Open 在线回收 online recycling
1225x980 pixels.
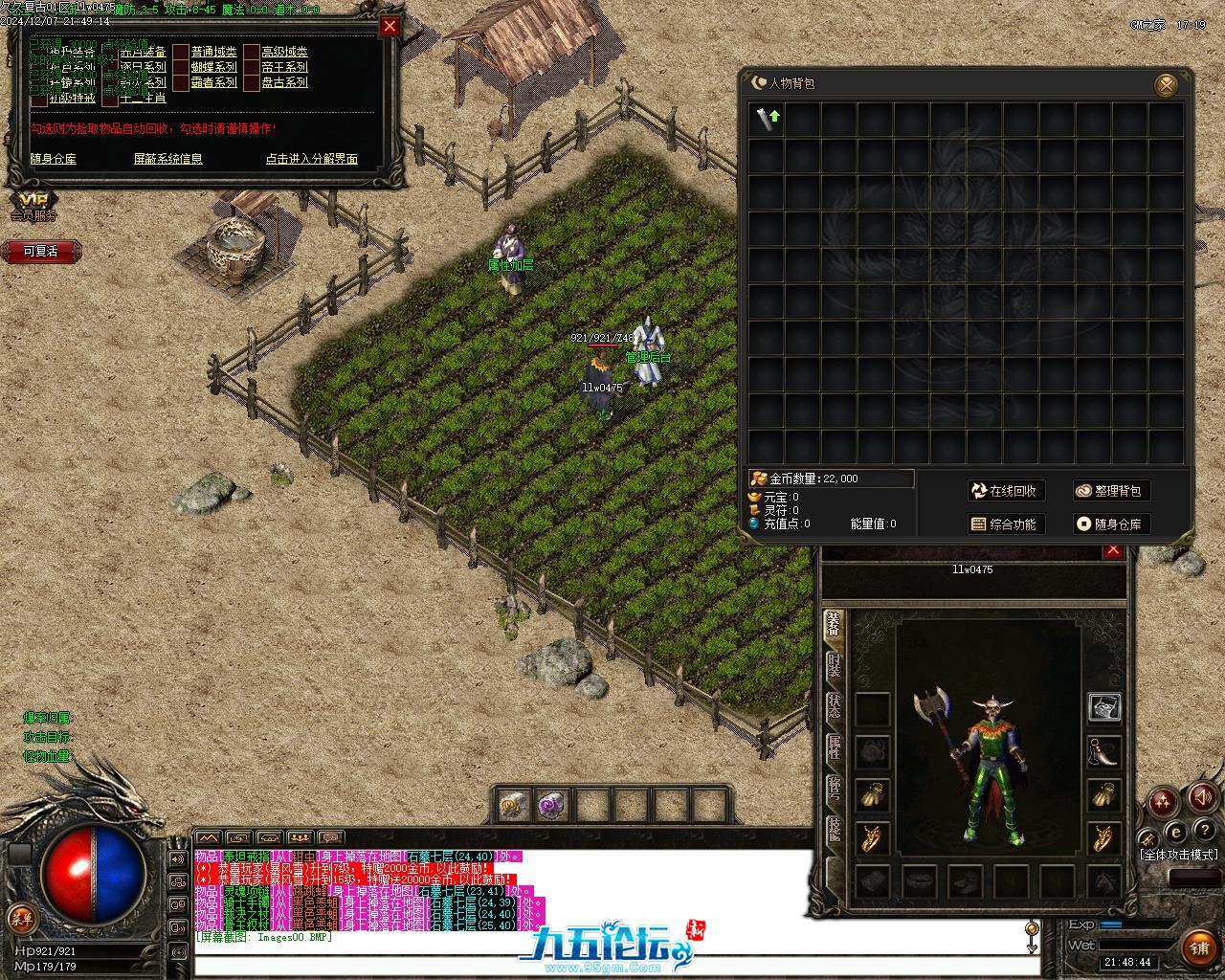(x=1004, y=491)
